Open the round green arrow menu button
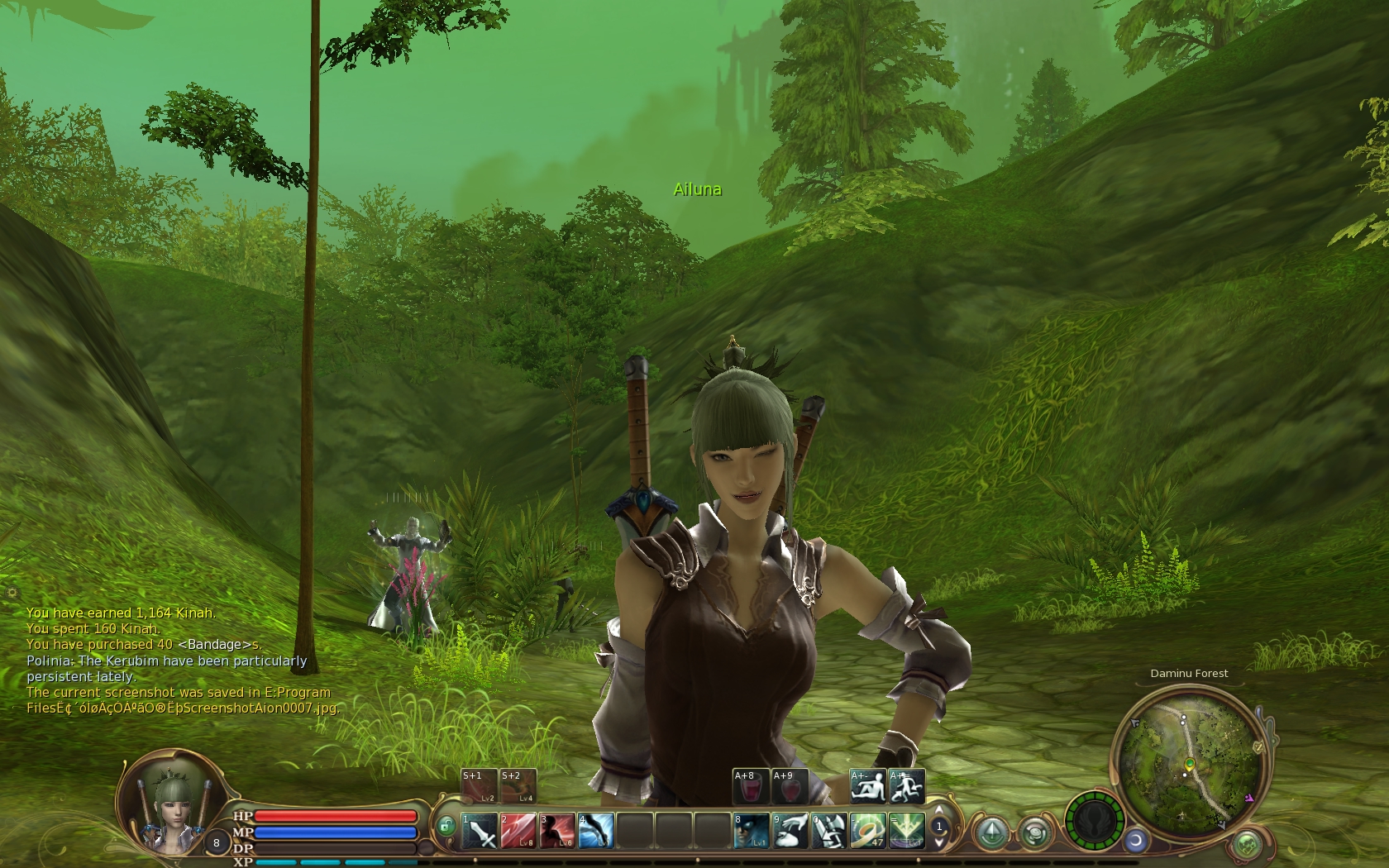 tap(991, 832)
